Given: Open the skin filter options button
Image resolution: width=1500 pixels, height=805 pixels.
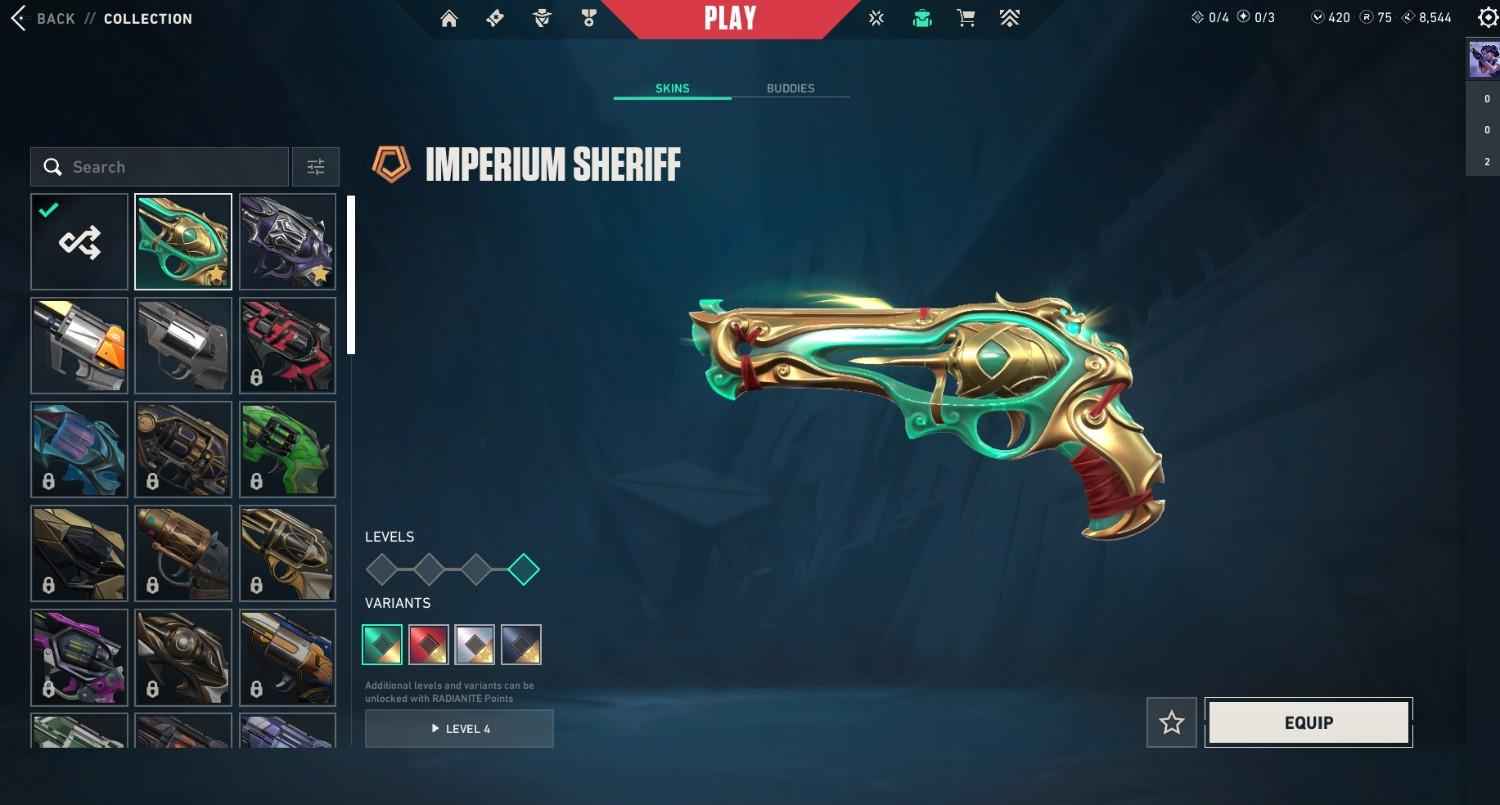Looking at the screenshot, I should click(x=315, y=167).
